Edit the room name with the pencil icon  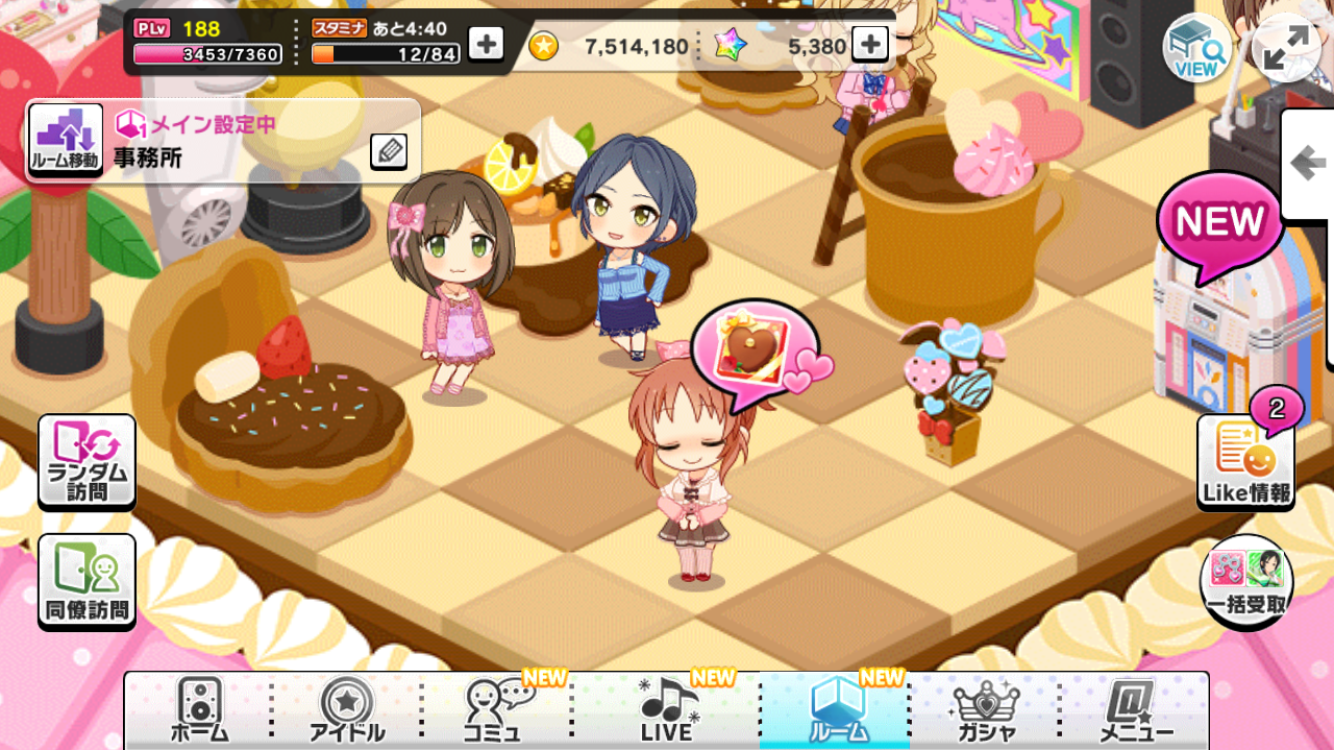(388, 151)
